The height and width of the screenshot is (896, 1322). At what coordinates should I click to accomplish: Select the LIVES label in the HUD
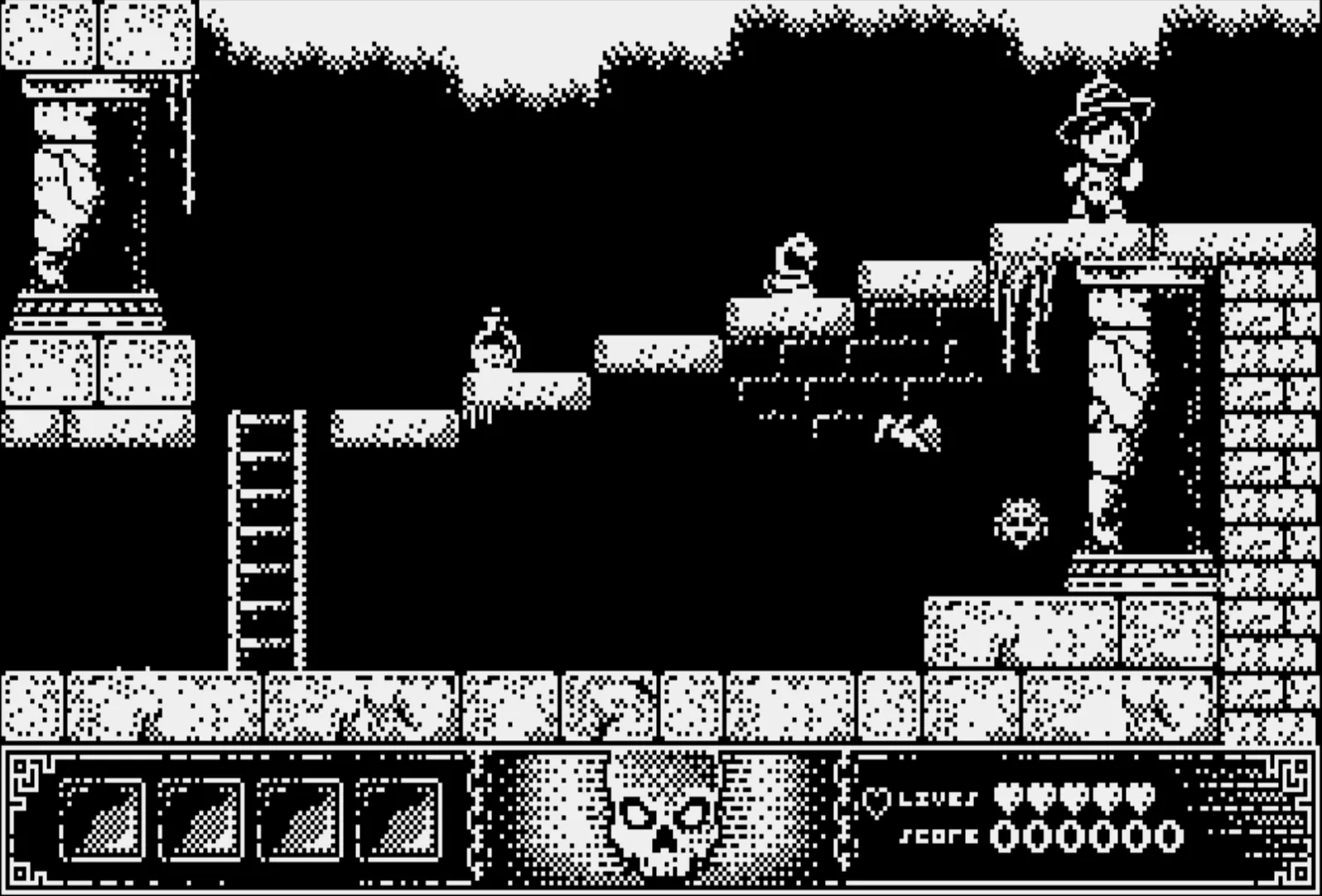[940, 799]
